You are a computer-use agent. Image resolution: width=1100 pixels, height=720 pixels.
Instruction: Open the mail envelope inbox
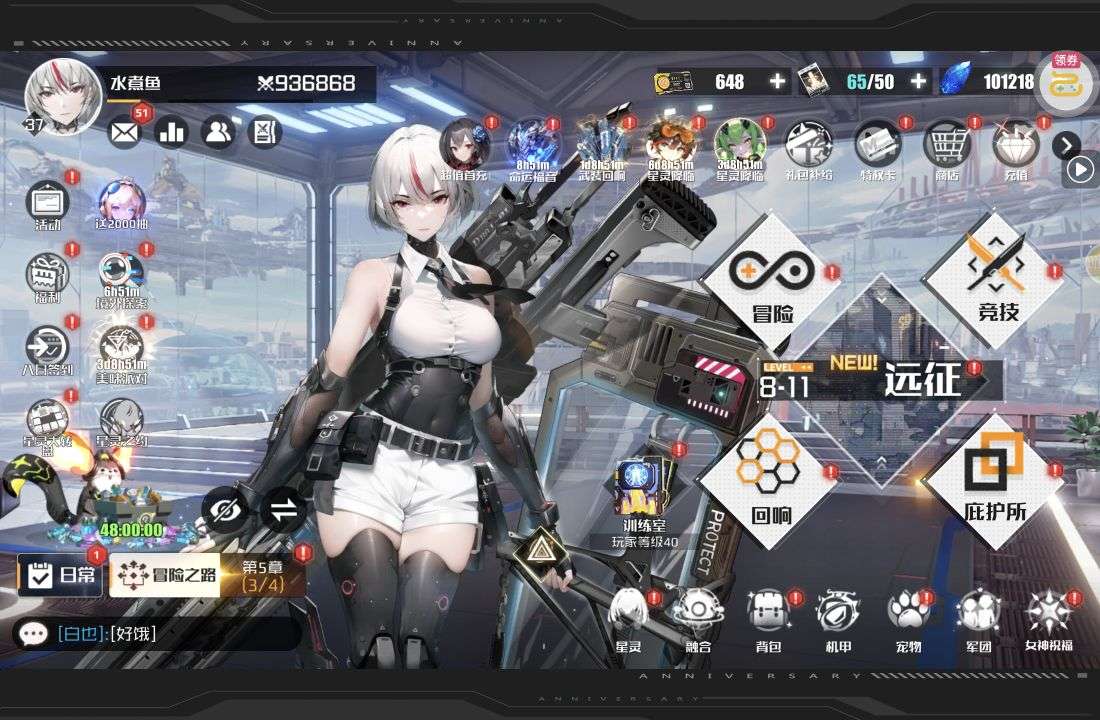point(125,131)
